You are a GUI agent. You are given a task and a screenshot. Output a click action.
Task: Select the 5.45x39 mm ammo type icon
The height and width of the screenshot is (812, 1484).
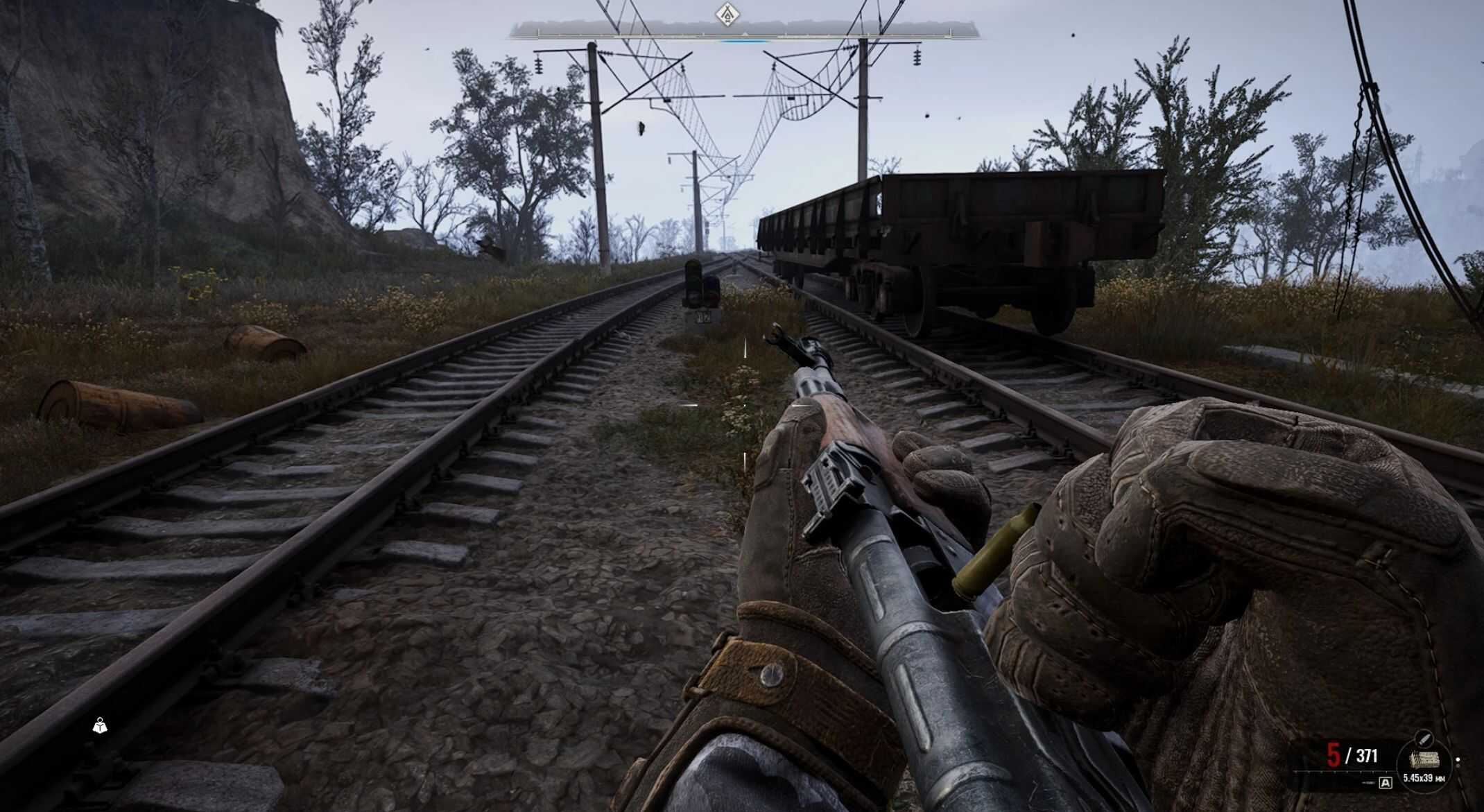(x=1424, y=760)
